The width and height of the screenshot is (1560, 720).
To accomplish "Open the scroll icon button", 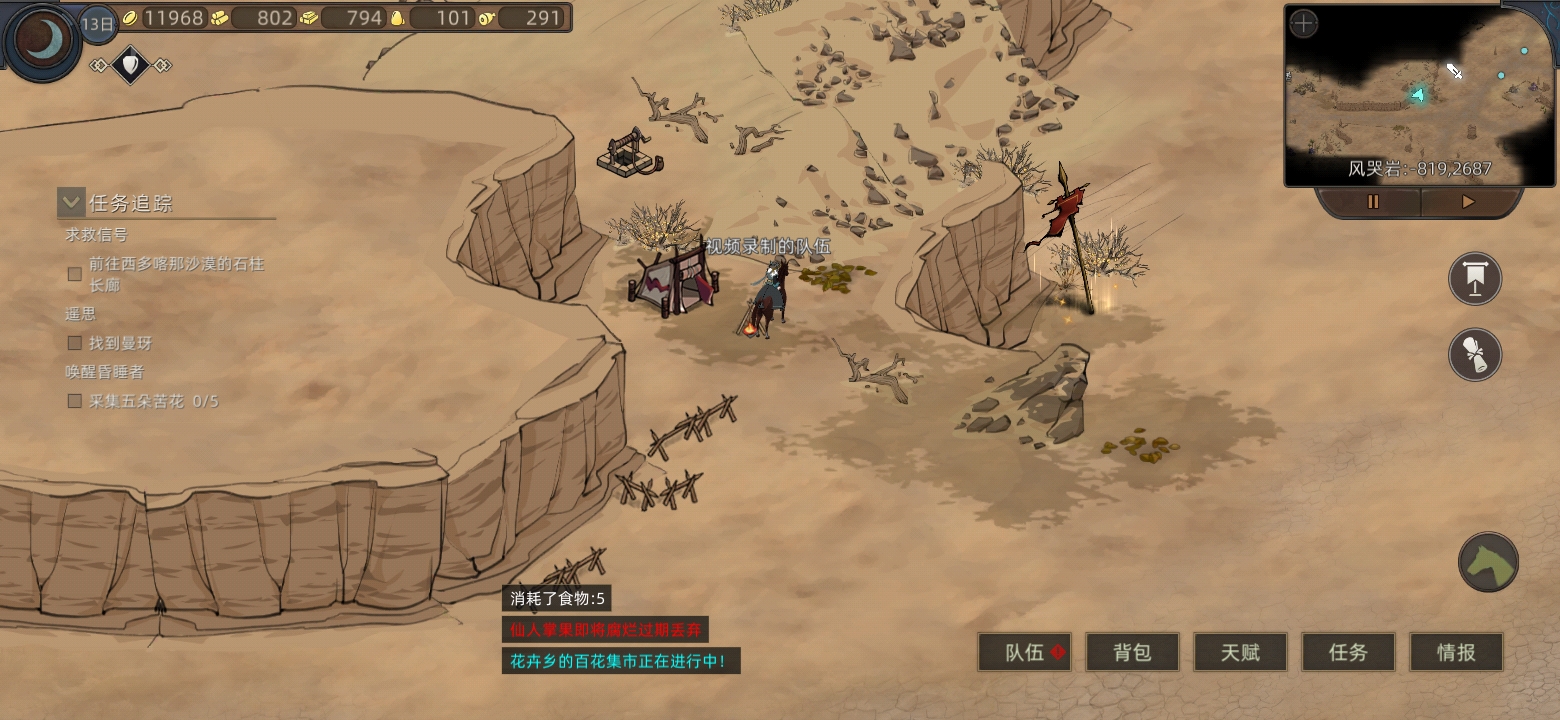I will 1475,353.
